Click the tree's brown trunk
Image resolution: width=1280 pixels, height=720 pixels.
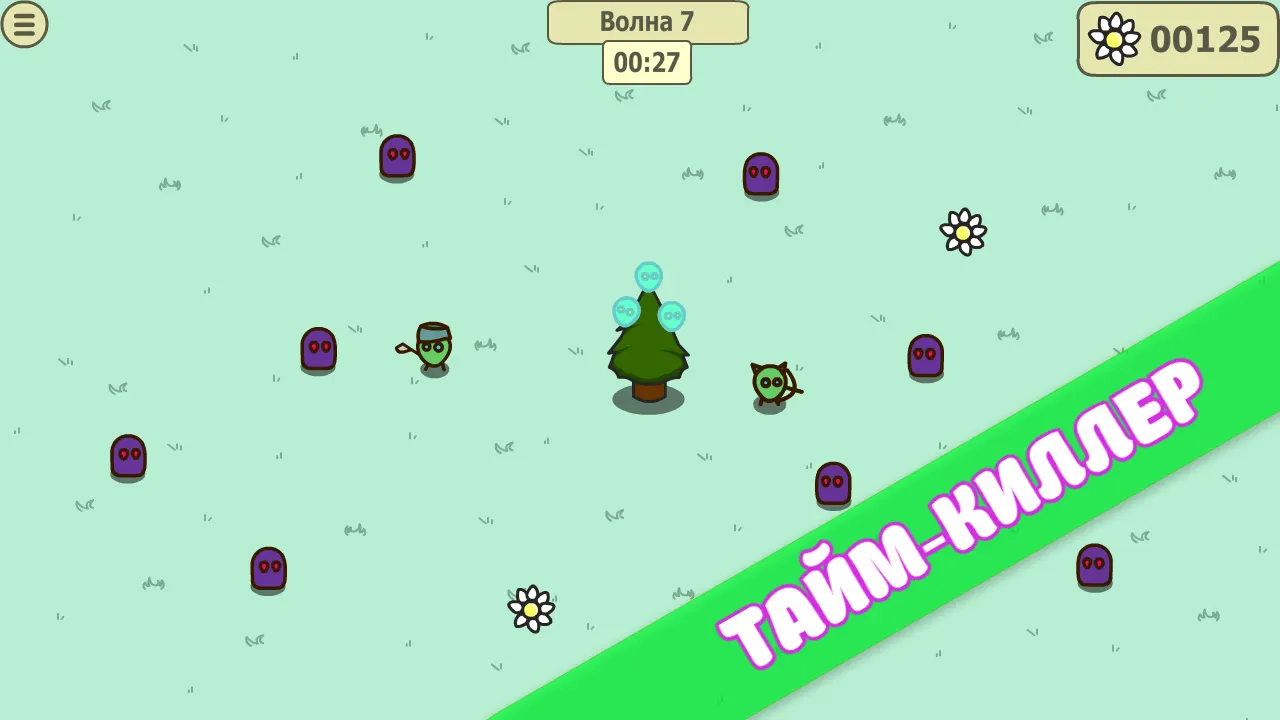(647, 393)
